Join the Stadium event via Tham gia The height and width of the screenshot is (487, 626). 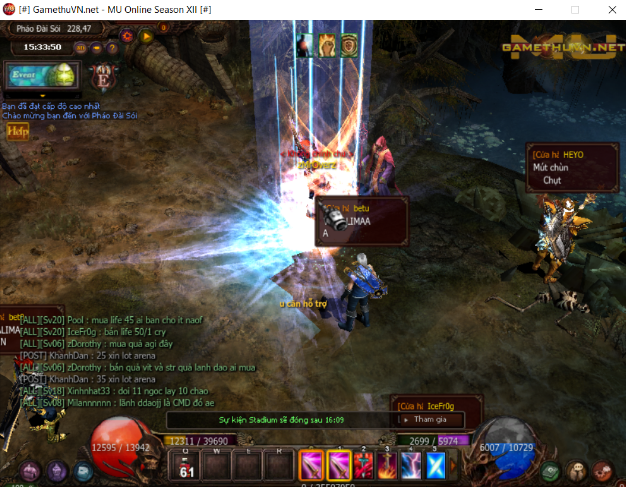click(x=430, y=420)
